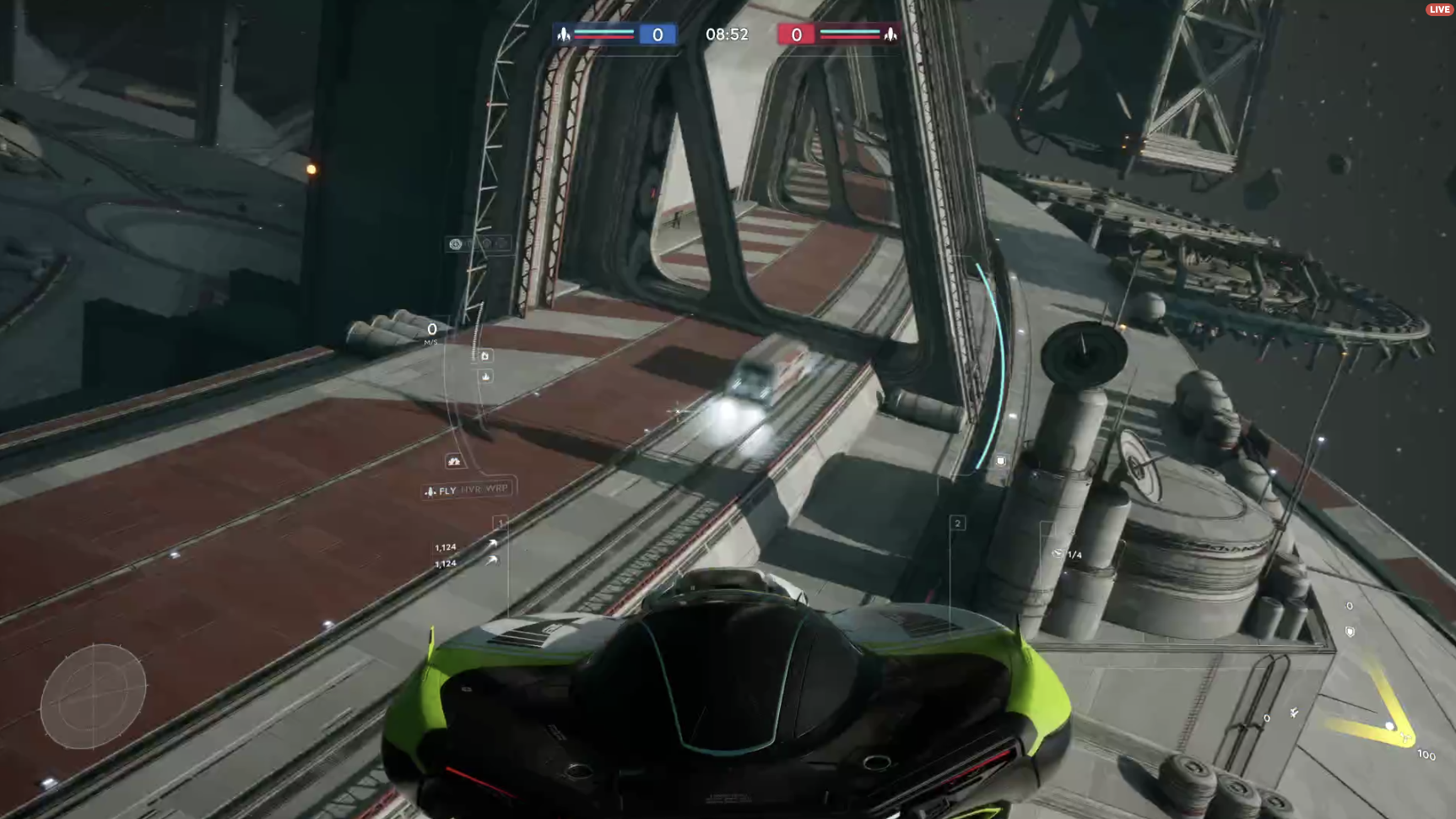The width and height of the screenshot is (1456, 819).
Task: Click the blue team ship icon
Action: (564, 34)
